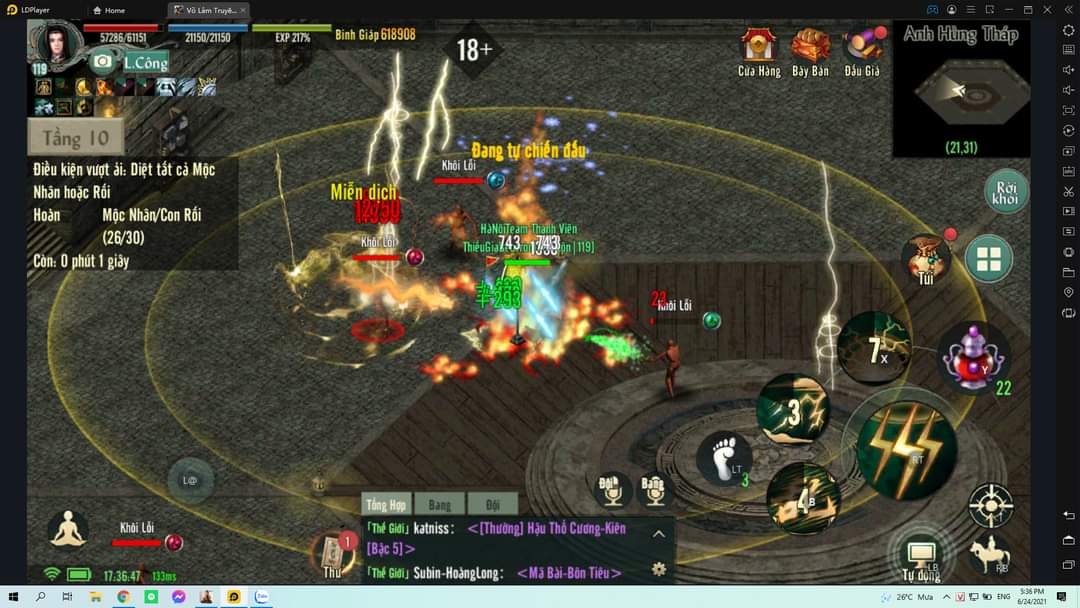The width and height of the screenshot is (1080, 608).
Task: Open the Bày Bán stall icon
Action: click(810, 50)
